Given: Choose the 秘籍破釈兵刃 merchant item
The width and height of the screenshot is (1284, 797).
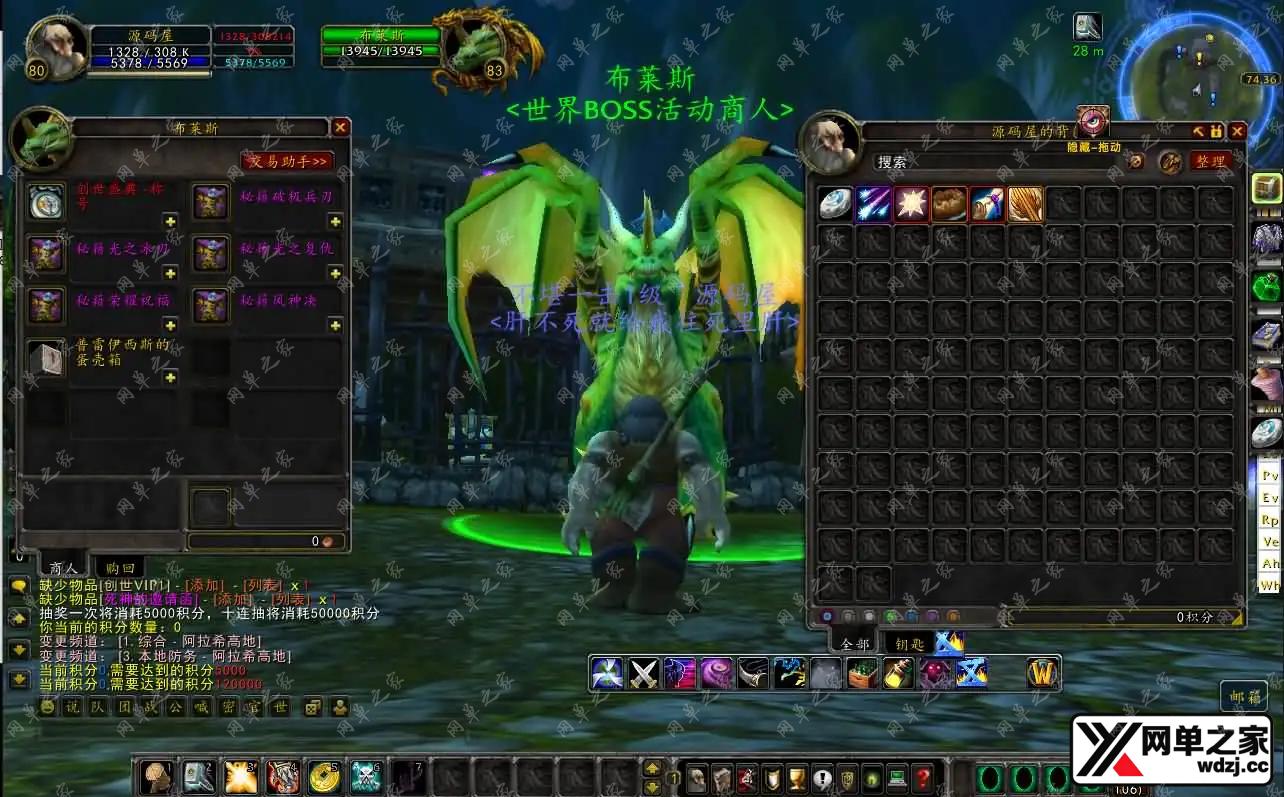Looking at the screenshot, I should tap(211, 201).
